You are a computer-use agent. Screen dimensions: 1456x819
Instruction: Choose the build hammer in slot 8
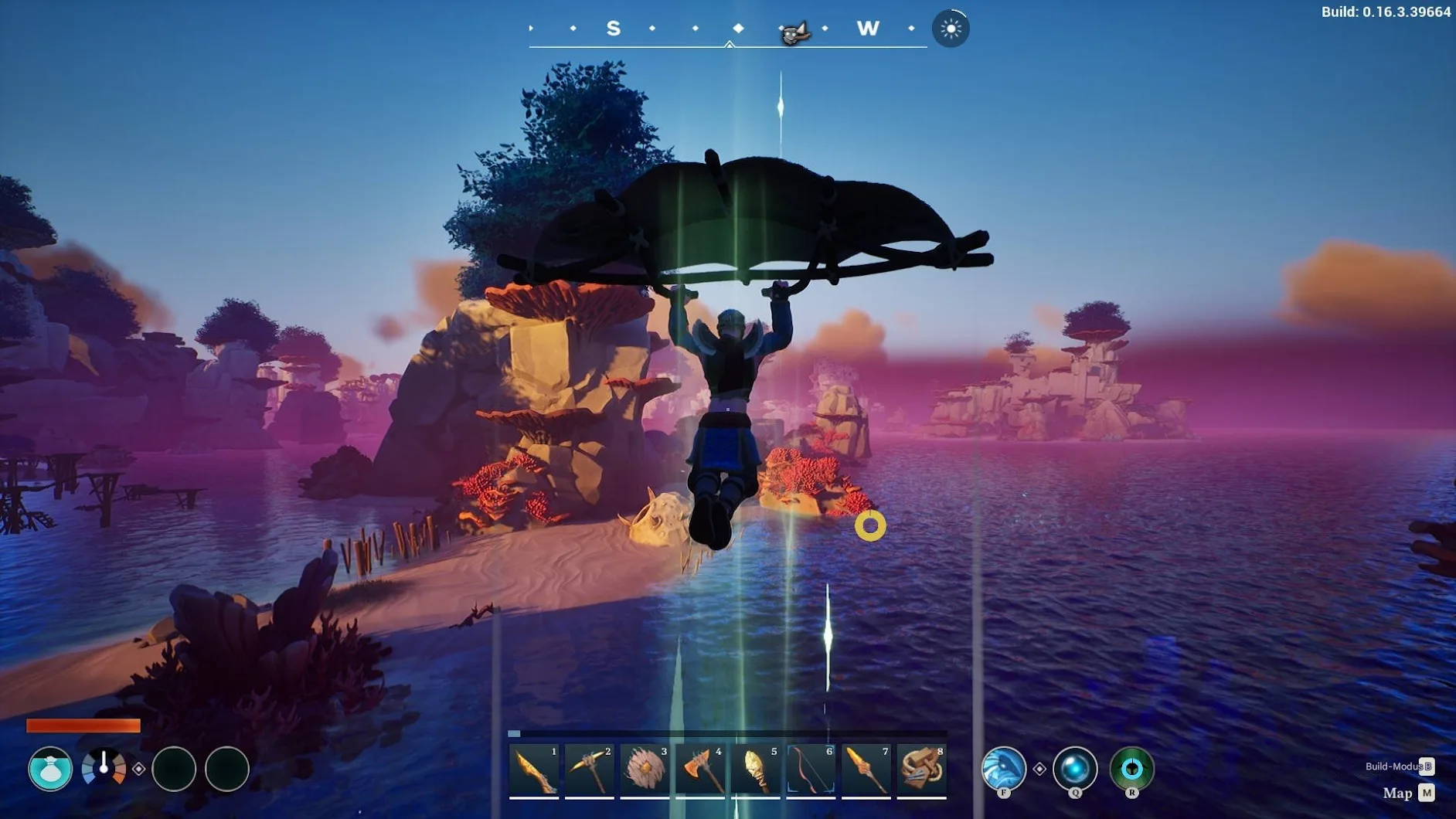click(921, 770)
